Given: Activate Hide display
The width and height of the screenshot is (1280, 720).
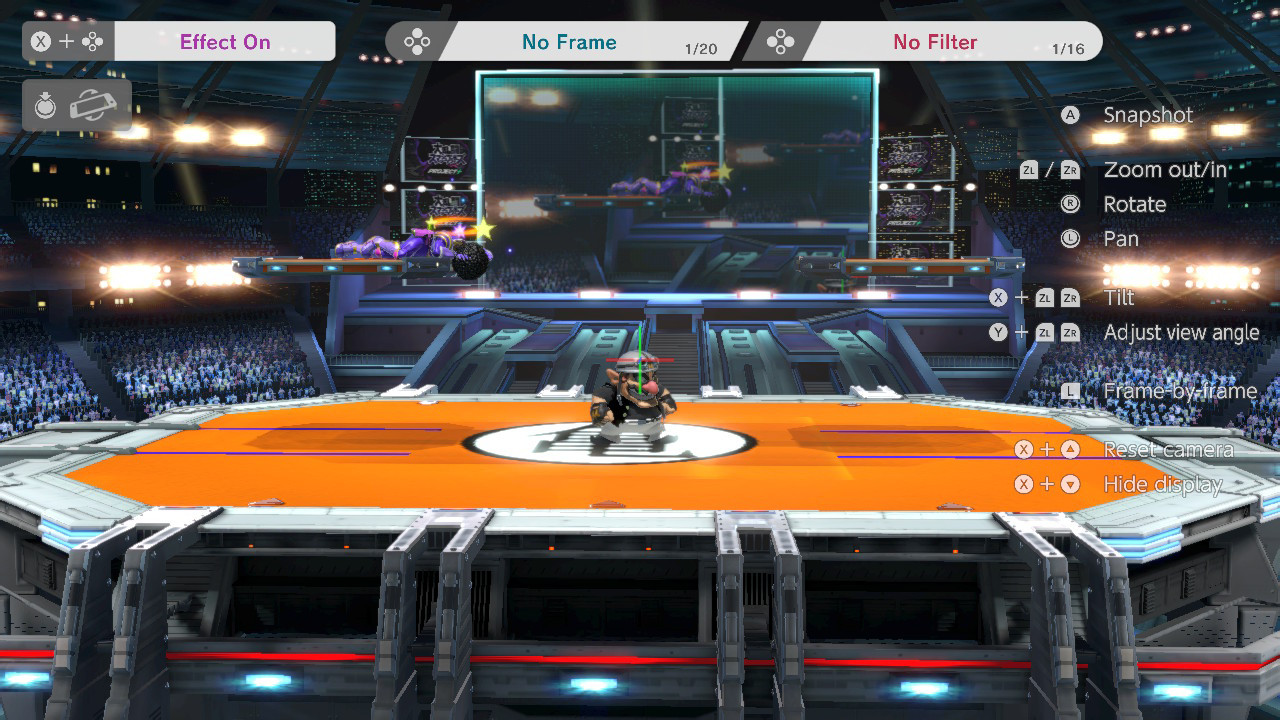Looking at the screenshot, I should 1162,484.
